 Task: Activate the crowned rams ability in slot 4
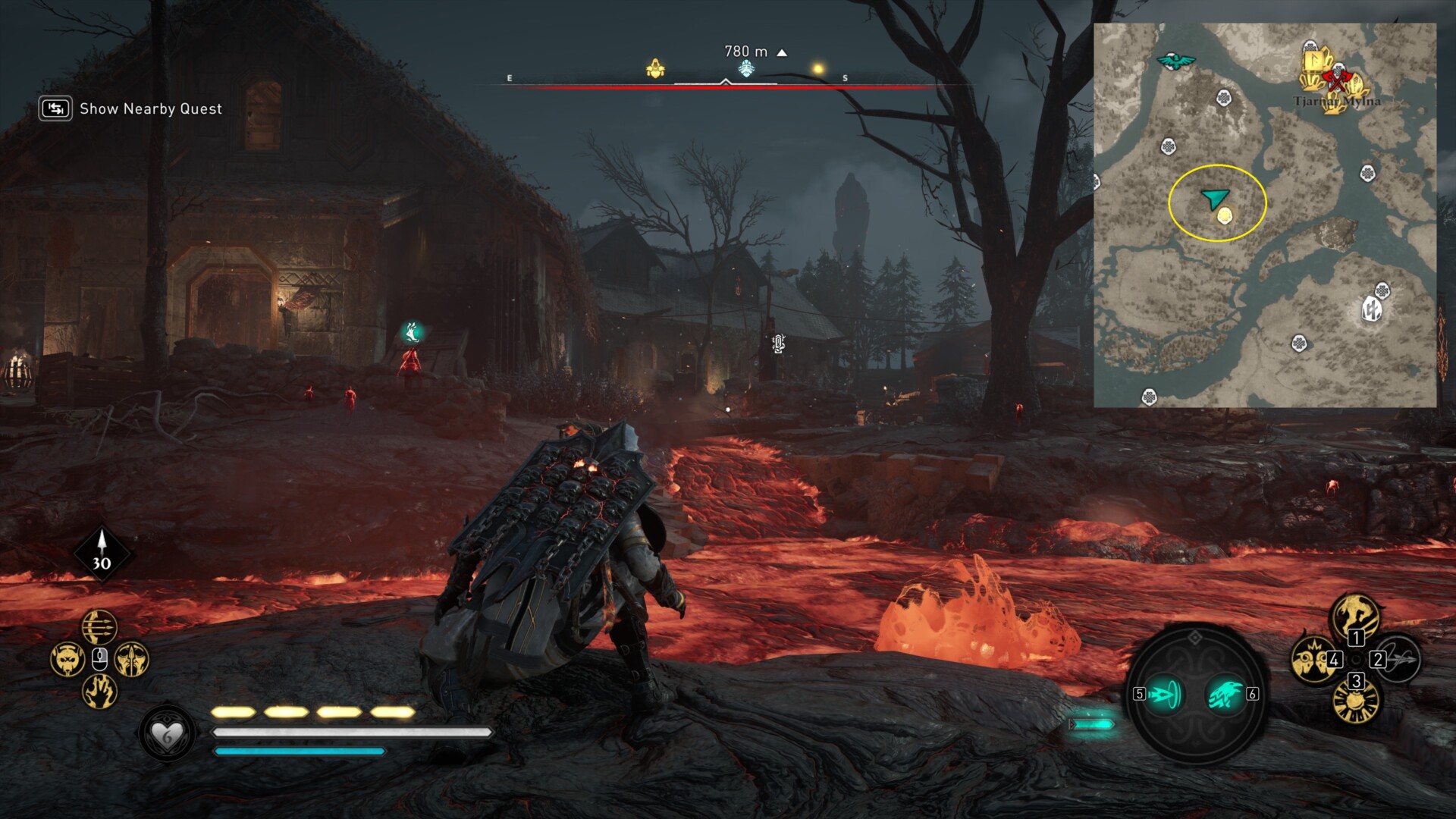(x=1313, y=658)
